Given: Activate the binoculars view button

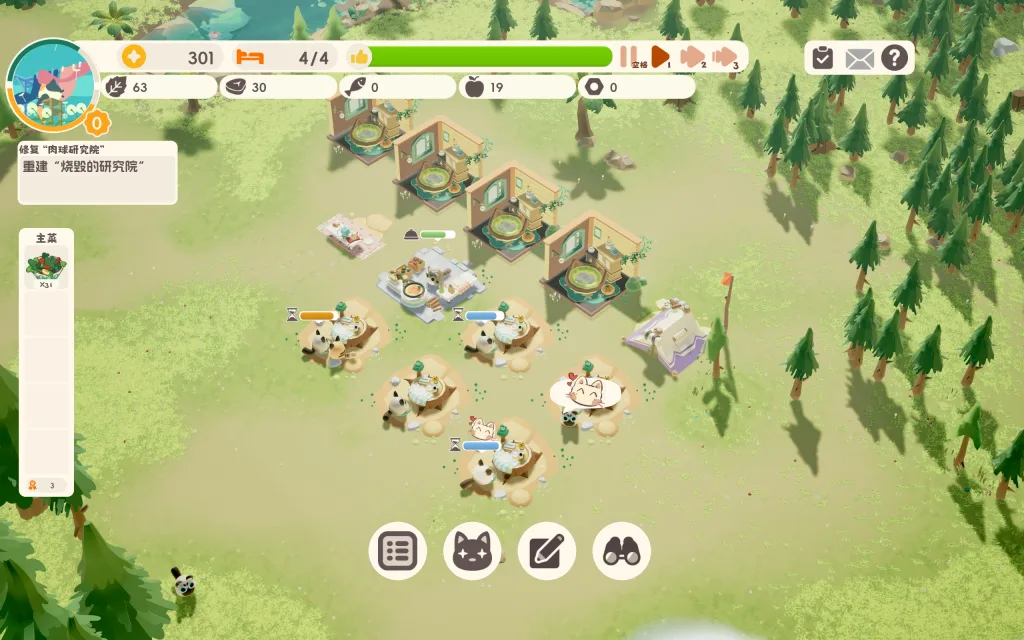Looking at the screenshot, I should pos(622,551).
